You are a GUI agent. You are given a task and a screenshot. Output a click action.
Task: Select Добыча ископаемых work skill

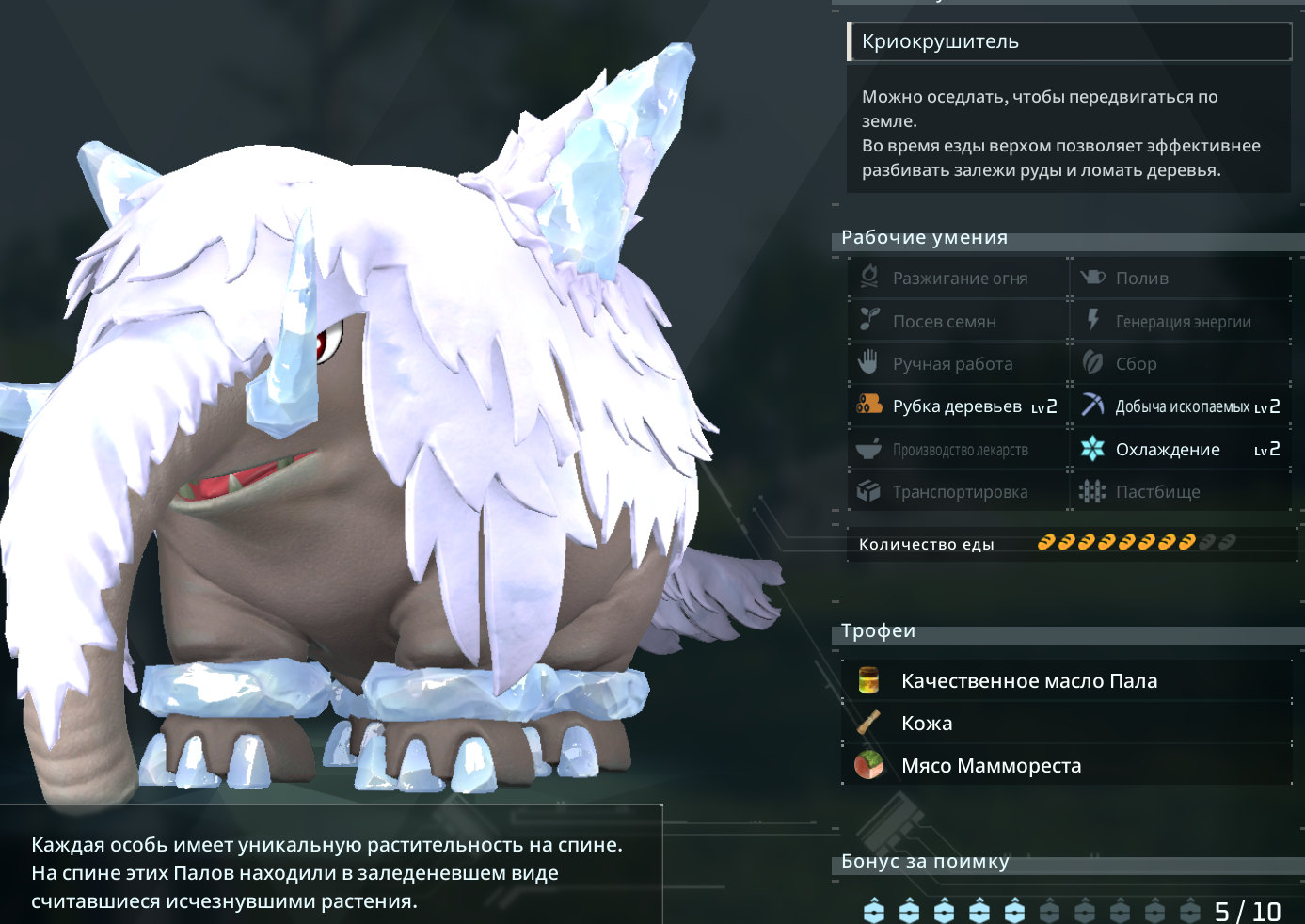(1182, 406)
